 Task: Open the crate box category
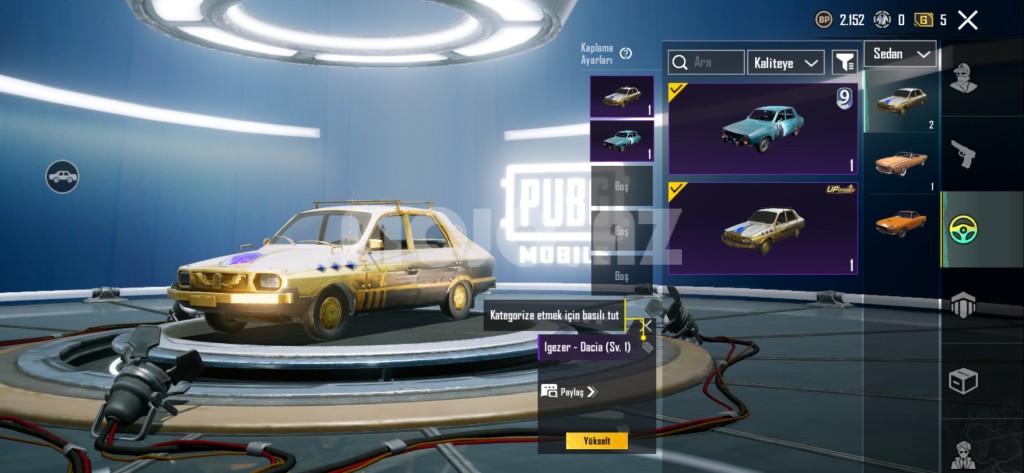(x=963, y=380)
